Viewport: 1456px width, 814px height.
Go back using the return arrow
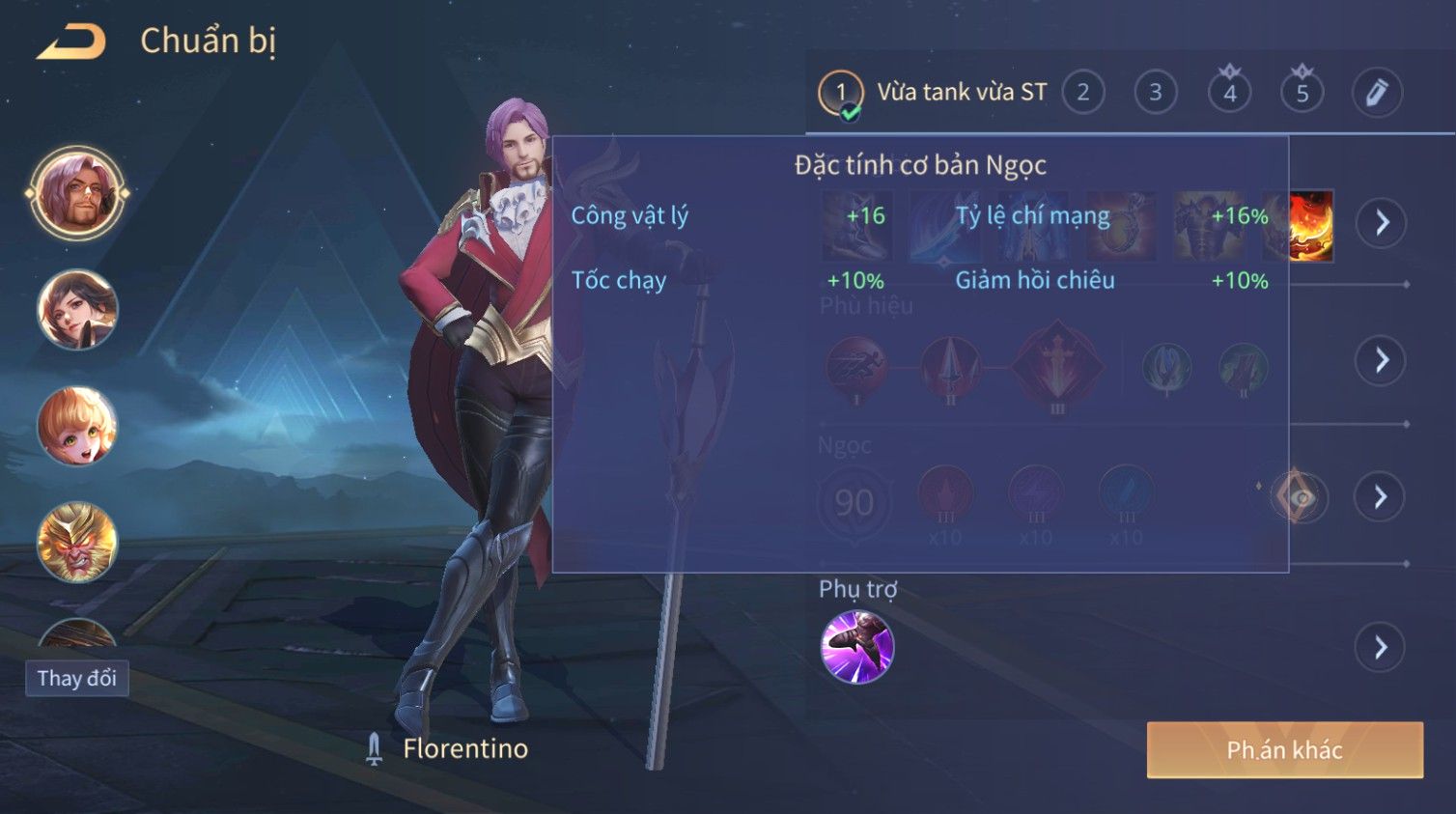[71, 42]
